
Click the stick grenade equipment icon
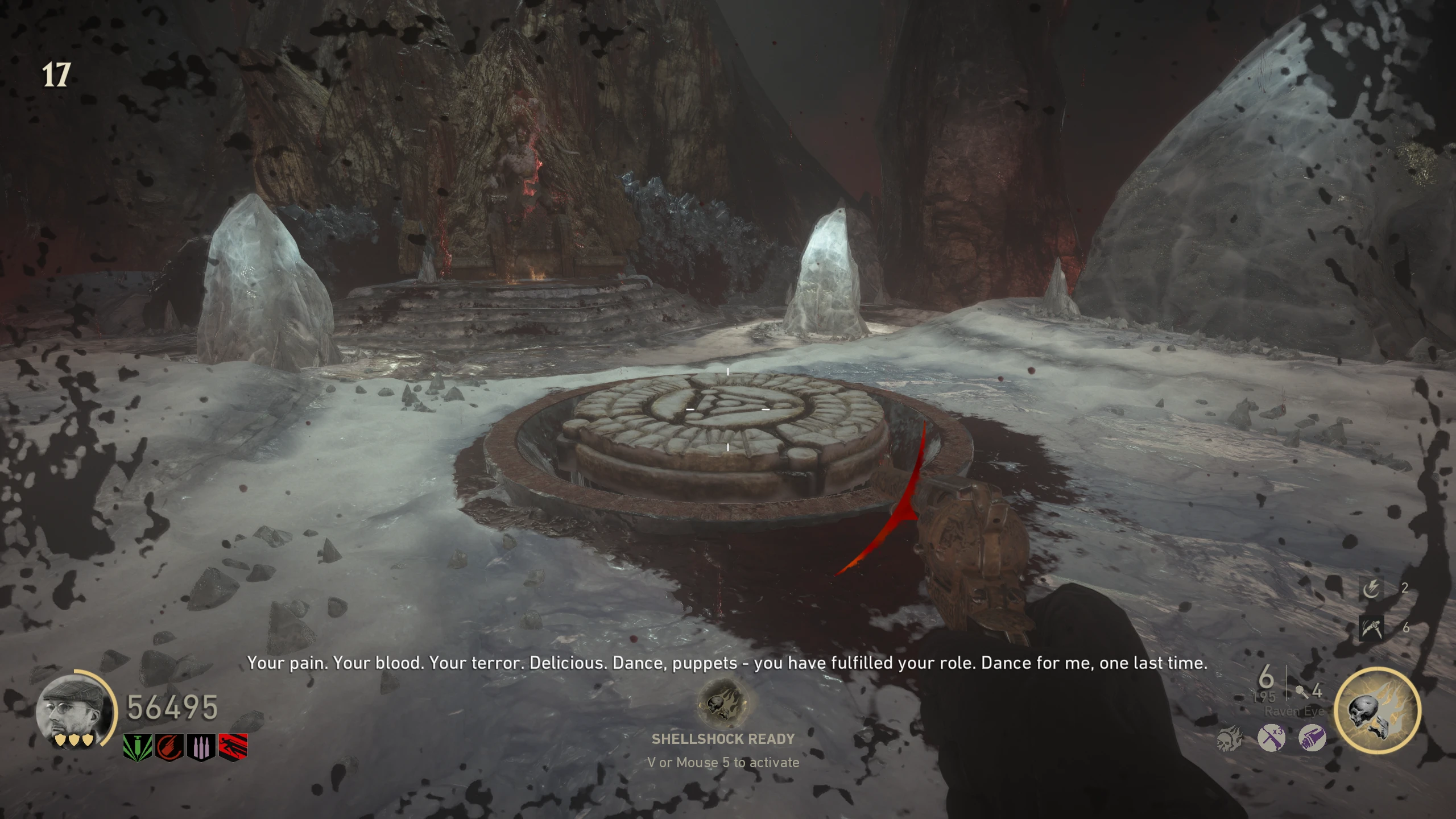point(1301,692)
